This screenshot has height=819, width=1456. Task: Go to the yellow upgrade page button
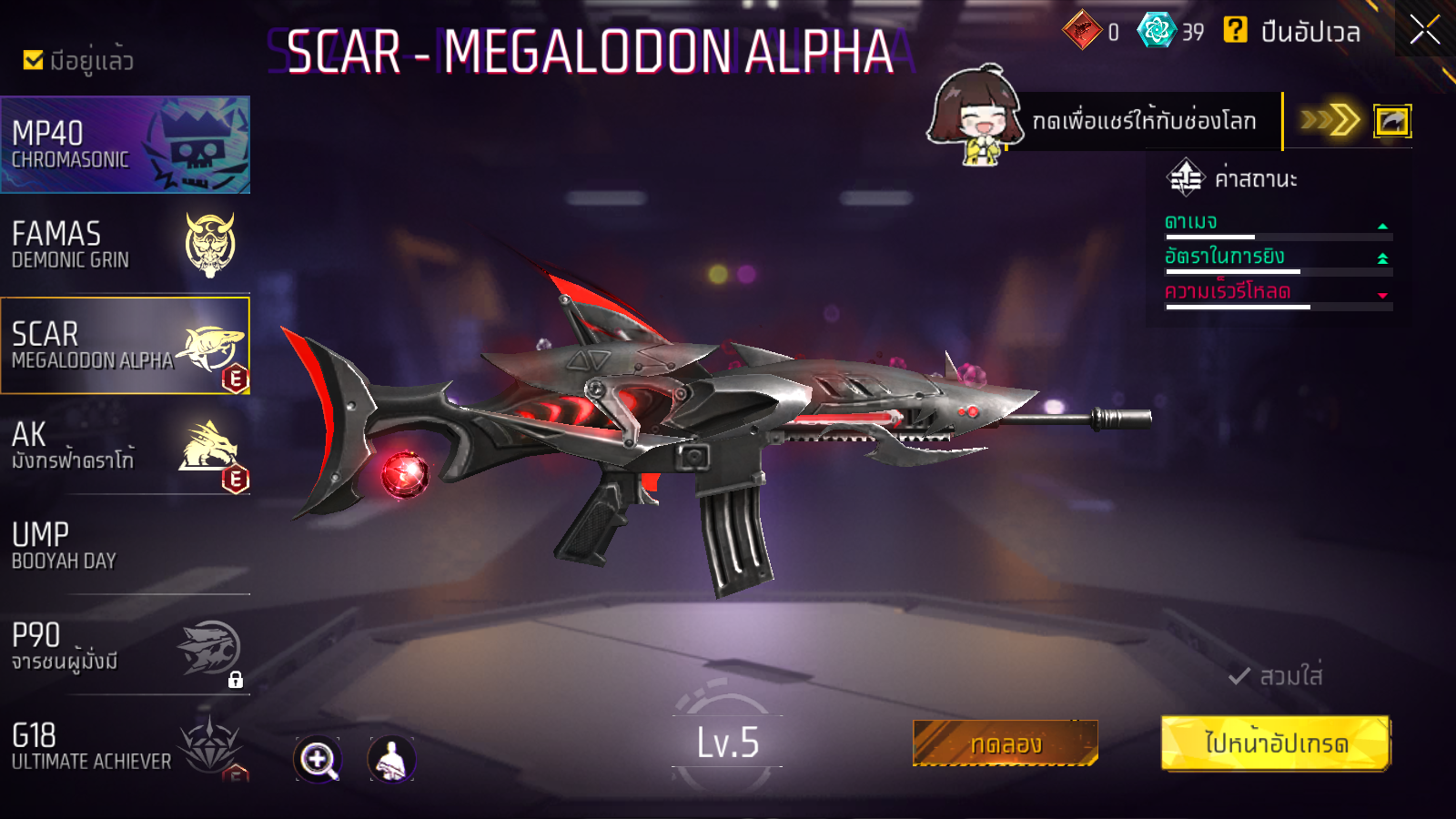click(x=1275, y=743)
